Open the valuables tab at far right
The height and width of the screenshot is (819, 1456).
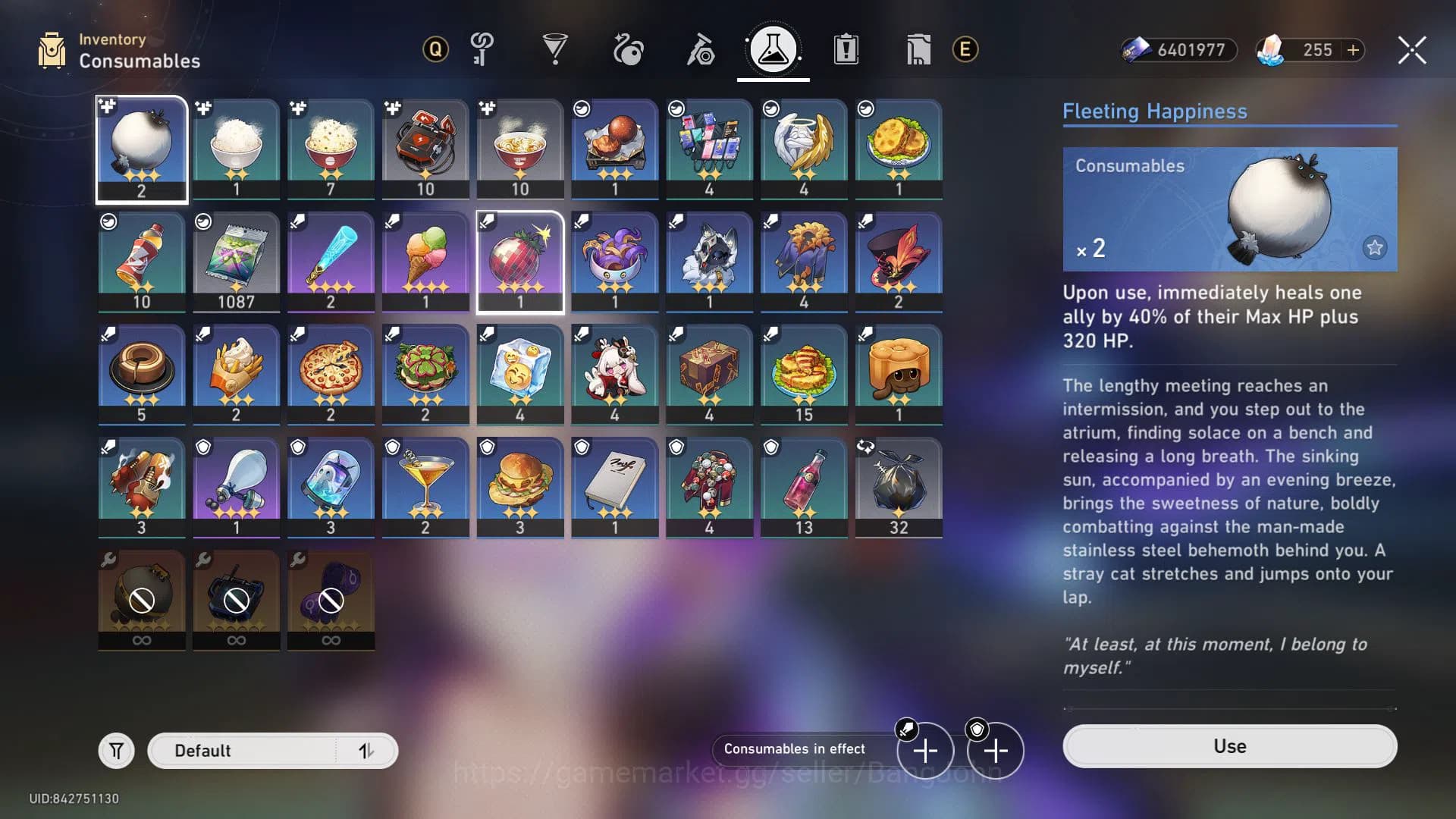tap(918, 49)
